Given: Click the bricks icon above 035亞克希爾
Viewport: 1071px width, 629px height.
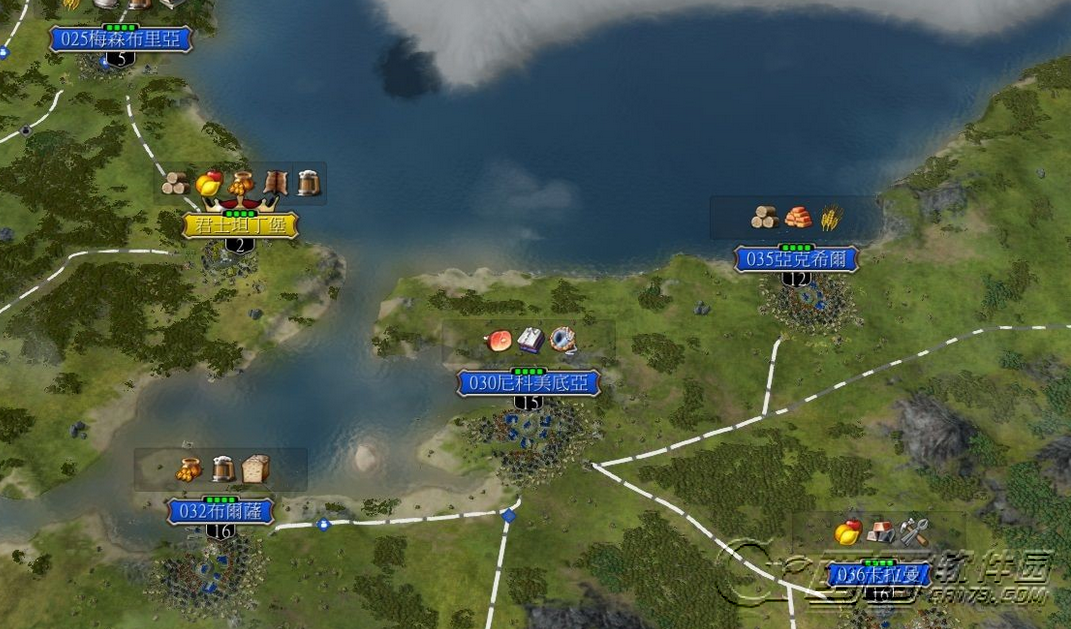Looking at the screenshot, I should [x=798, y=217].
